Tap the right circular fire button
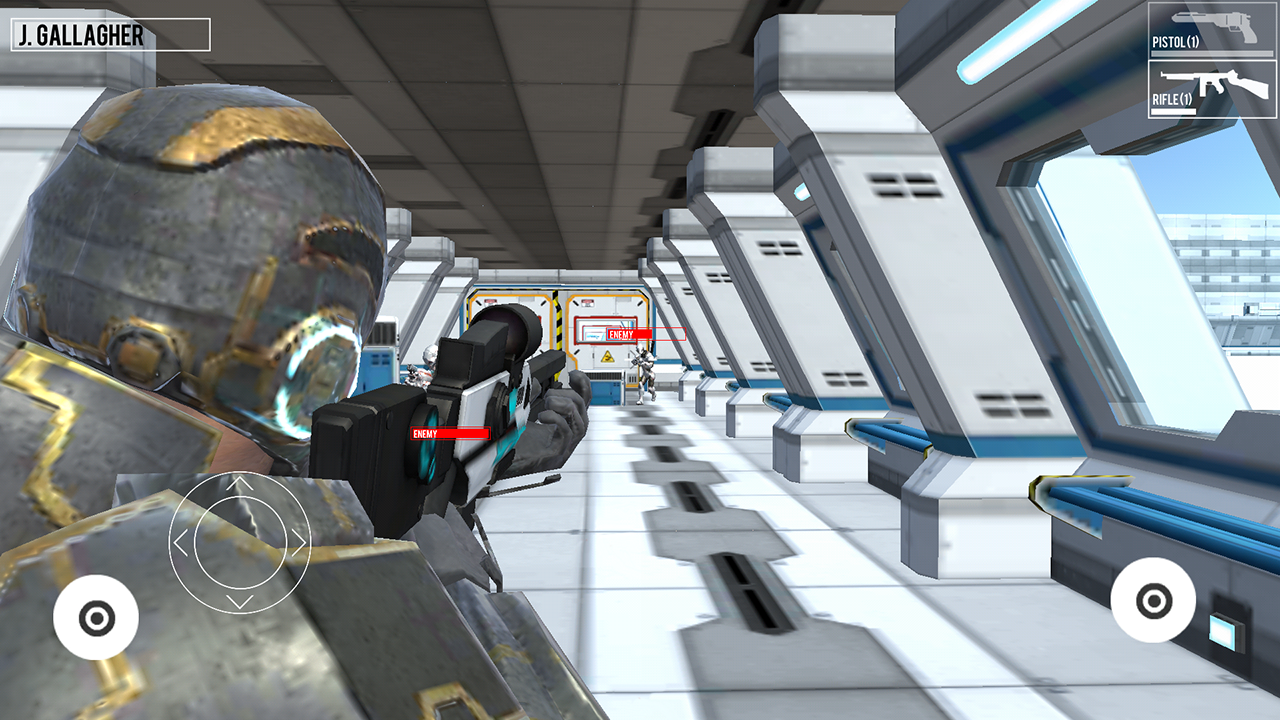Image resolution: width=1280 pixels, height=720 pixels. tap(1152, 601)
